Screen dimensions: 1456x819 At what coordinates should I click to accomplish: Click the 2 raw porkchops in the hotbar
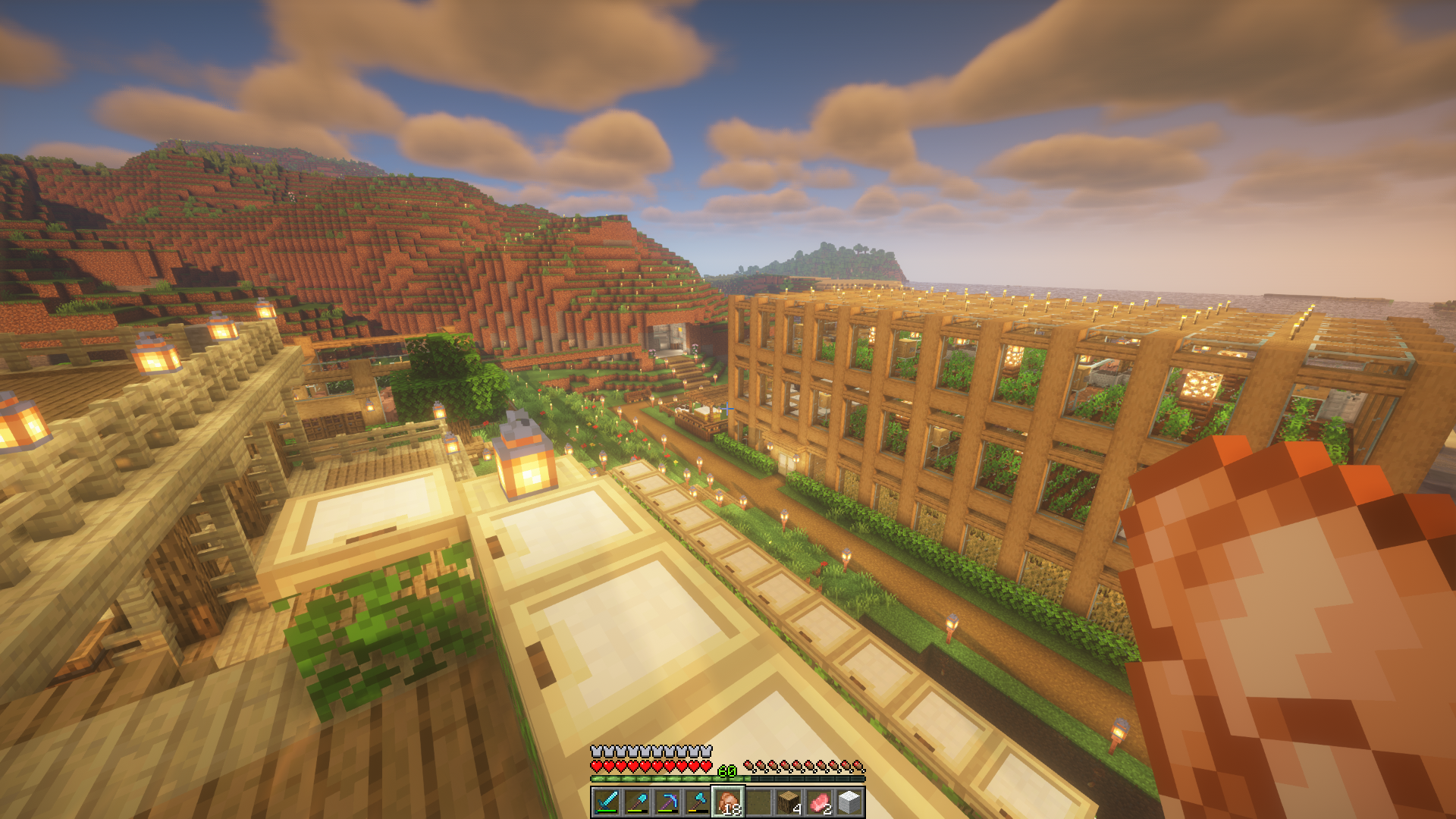point(821,802)
